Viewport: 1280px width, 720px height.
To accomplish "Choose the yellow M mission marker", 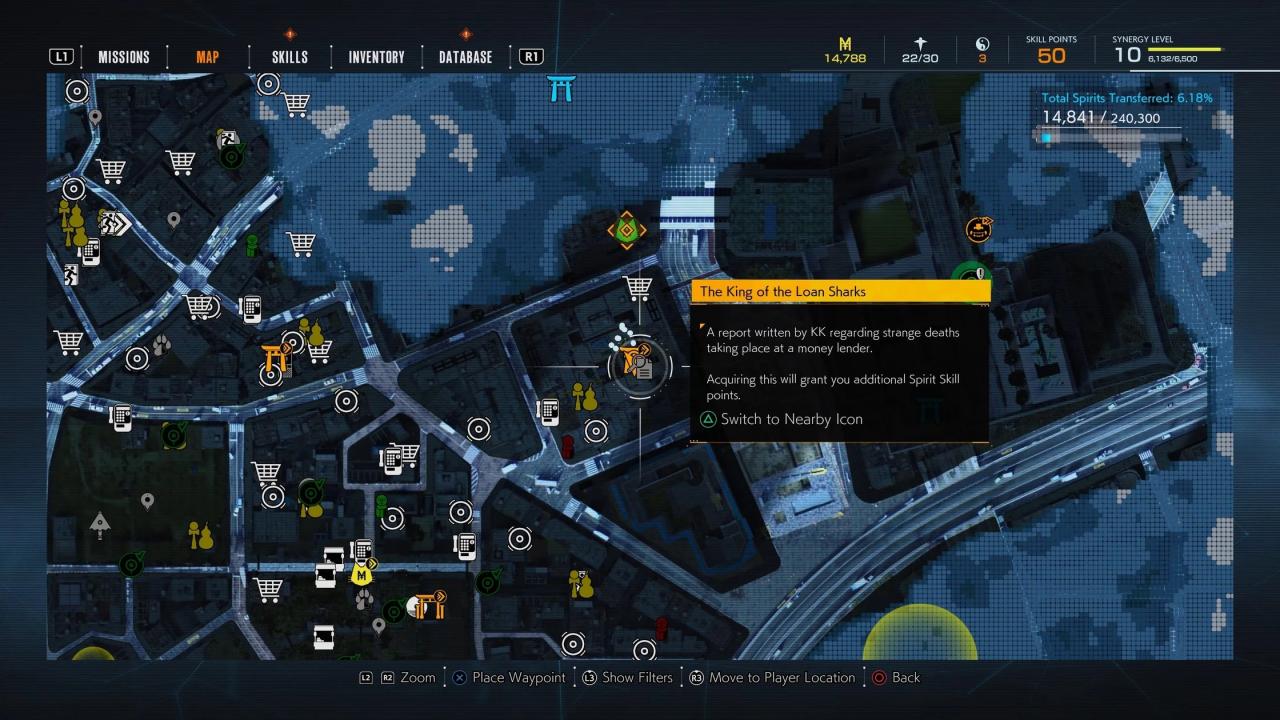I will click(360, 575).
